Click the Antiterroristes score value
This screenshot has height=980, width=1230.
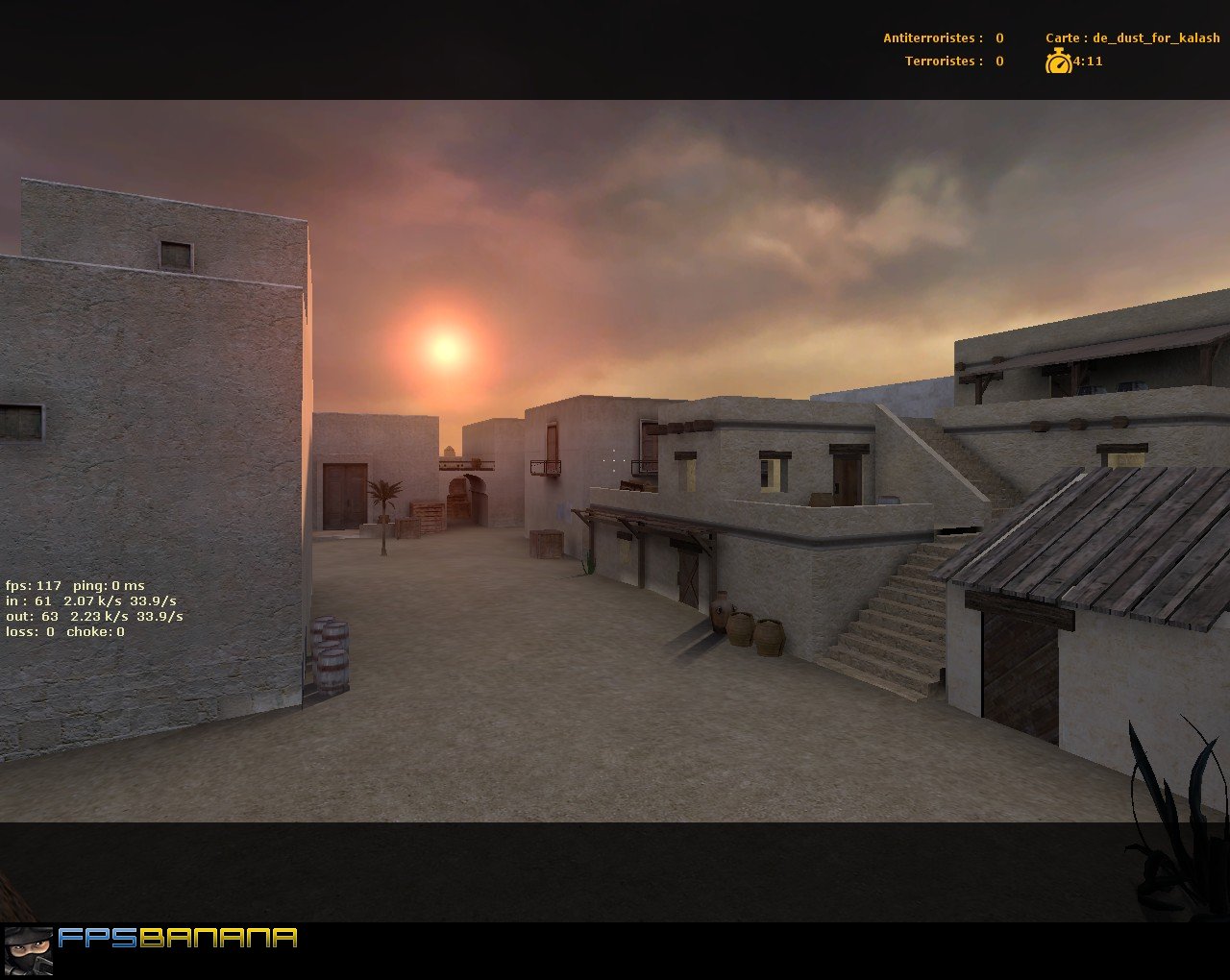click(997, 37)
